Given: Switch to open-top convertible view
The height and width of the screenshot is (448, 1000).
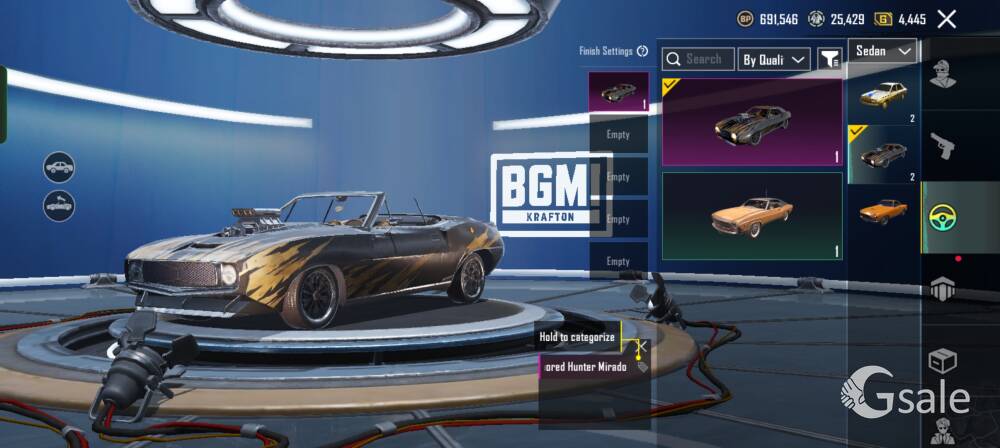Looking at the screenshot, I should pos(59,206).
